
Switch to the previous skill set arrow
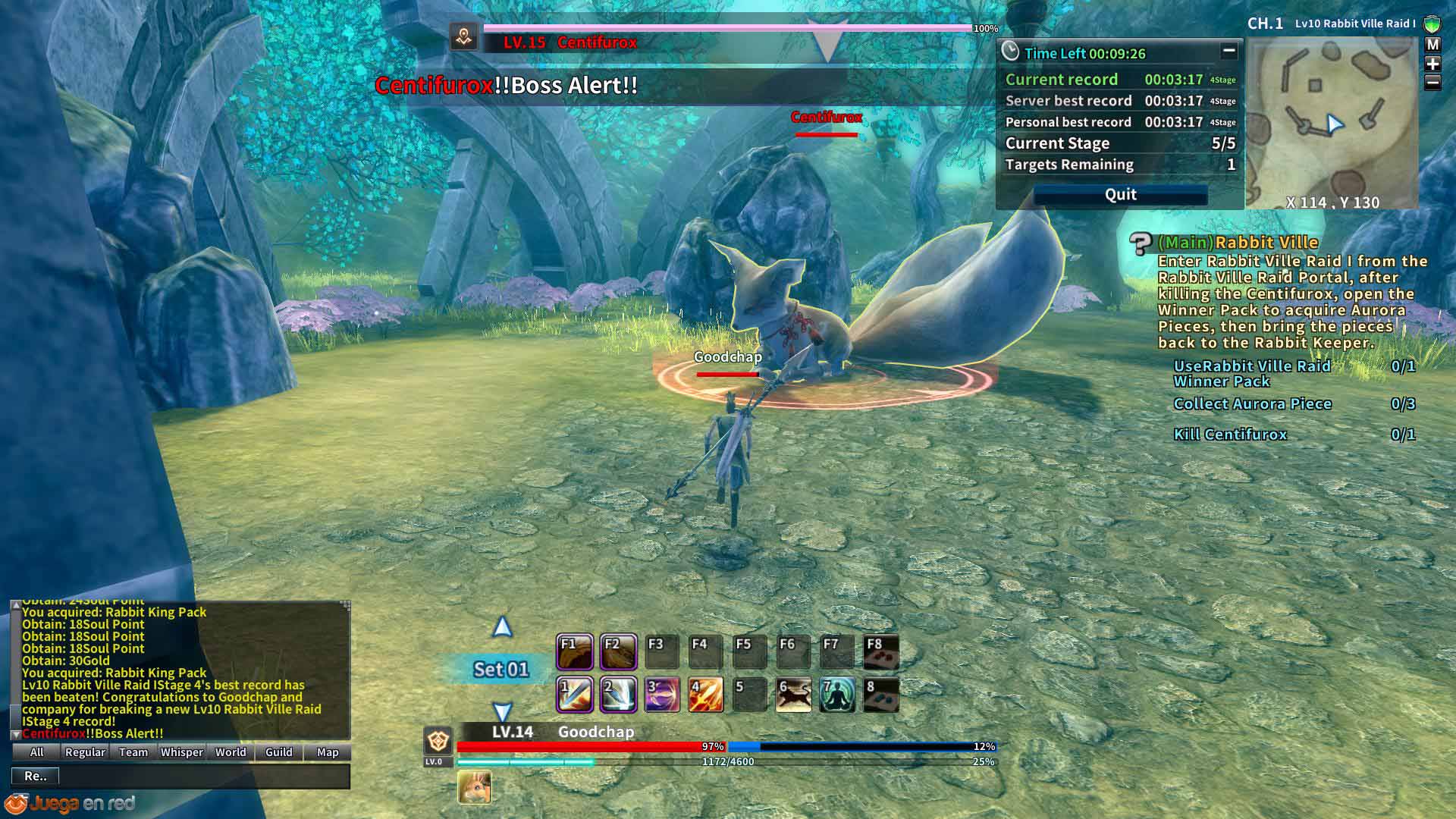pos(502,628)
